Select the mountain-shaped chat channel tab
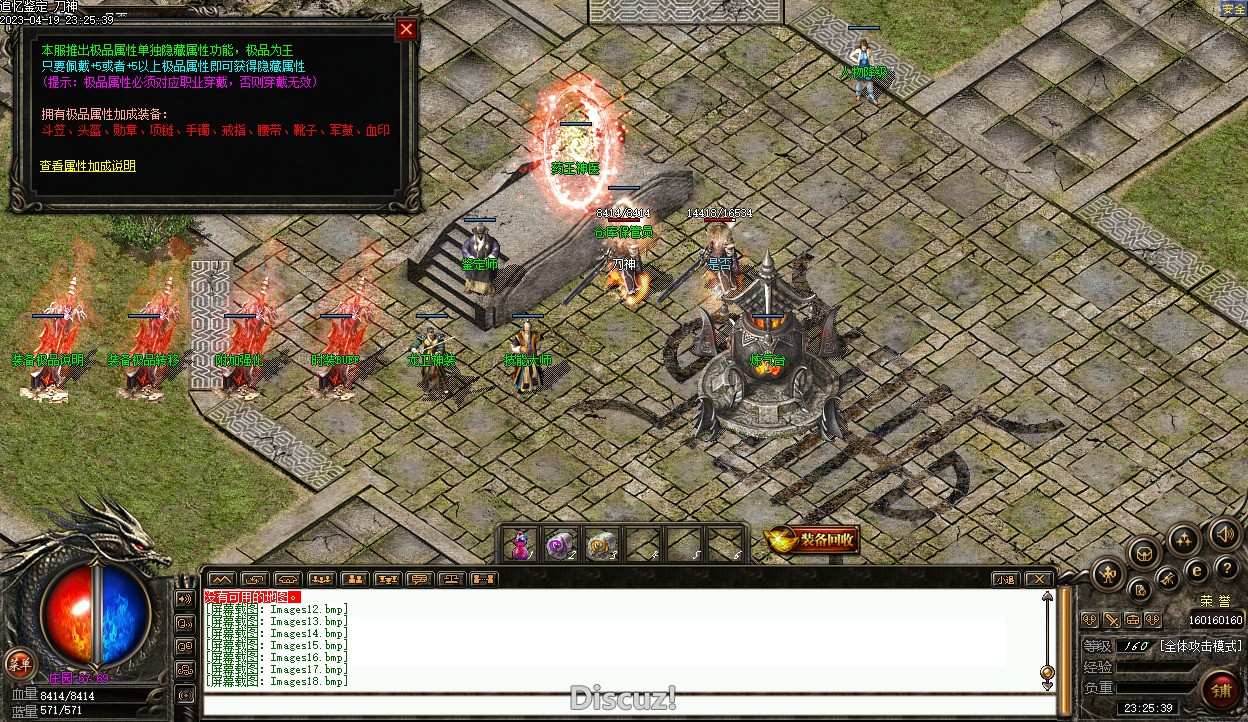Screen dimensions: 1248x722 [221, 579]
